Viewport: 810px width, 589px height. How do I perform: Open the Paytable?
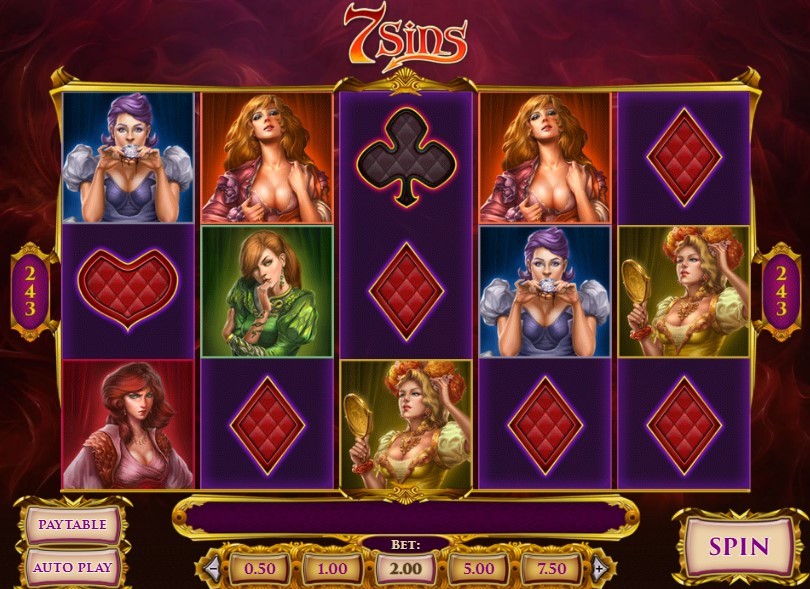73,524
